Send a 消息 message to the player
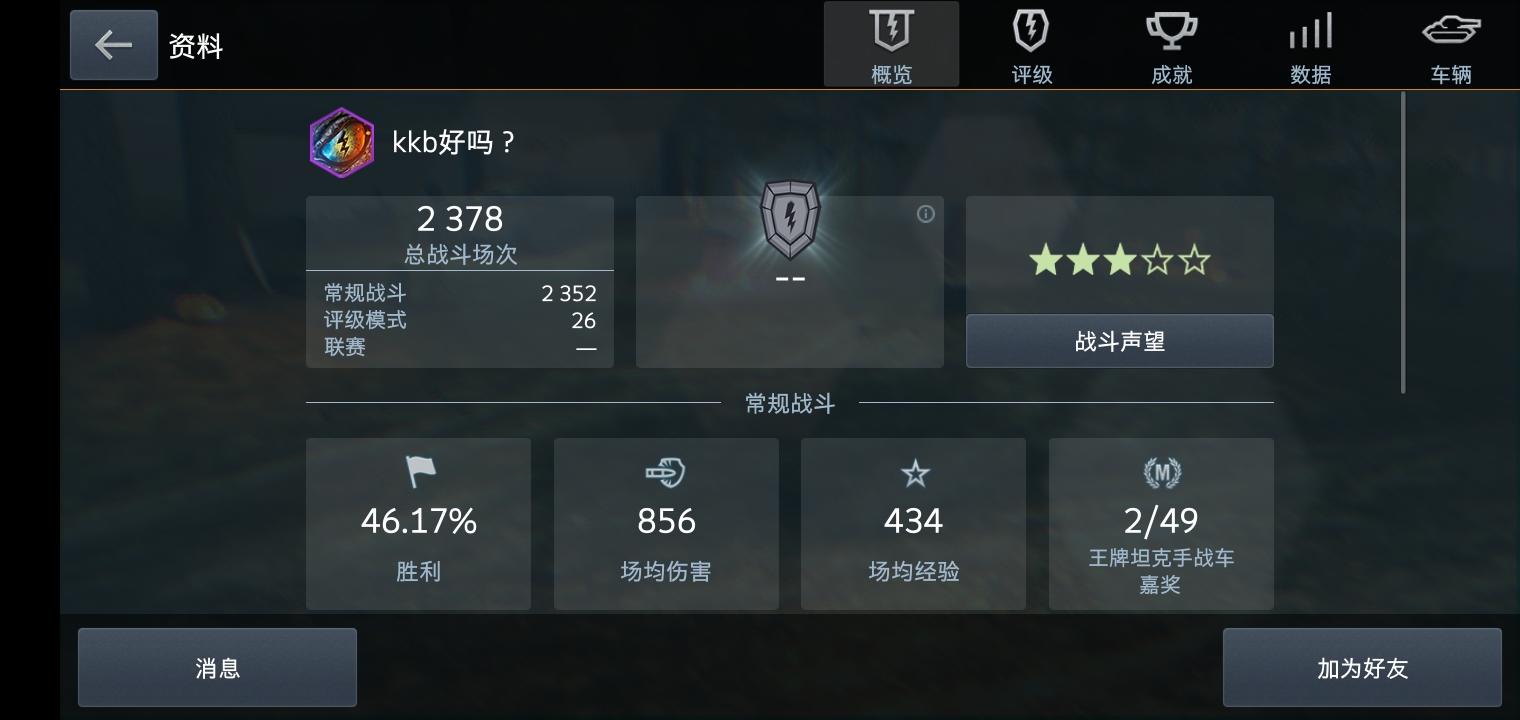Viewport: 1520px width, 720px height. tap(217, 667)
